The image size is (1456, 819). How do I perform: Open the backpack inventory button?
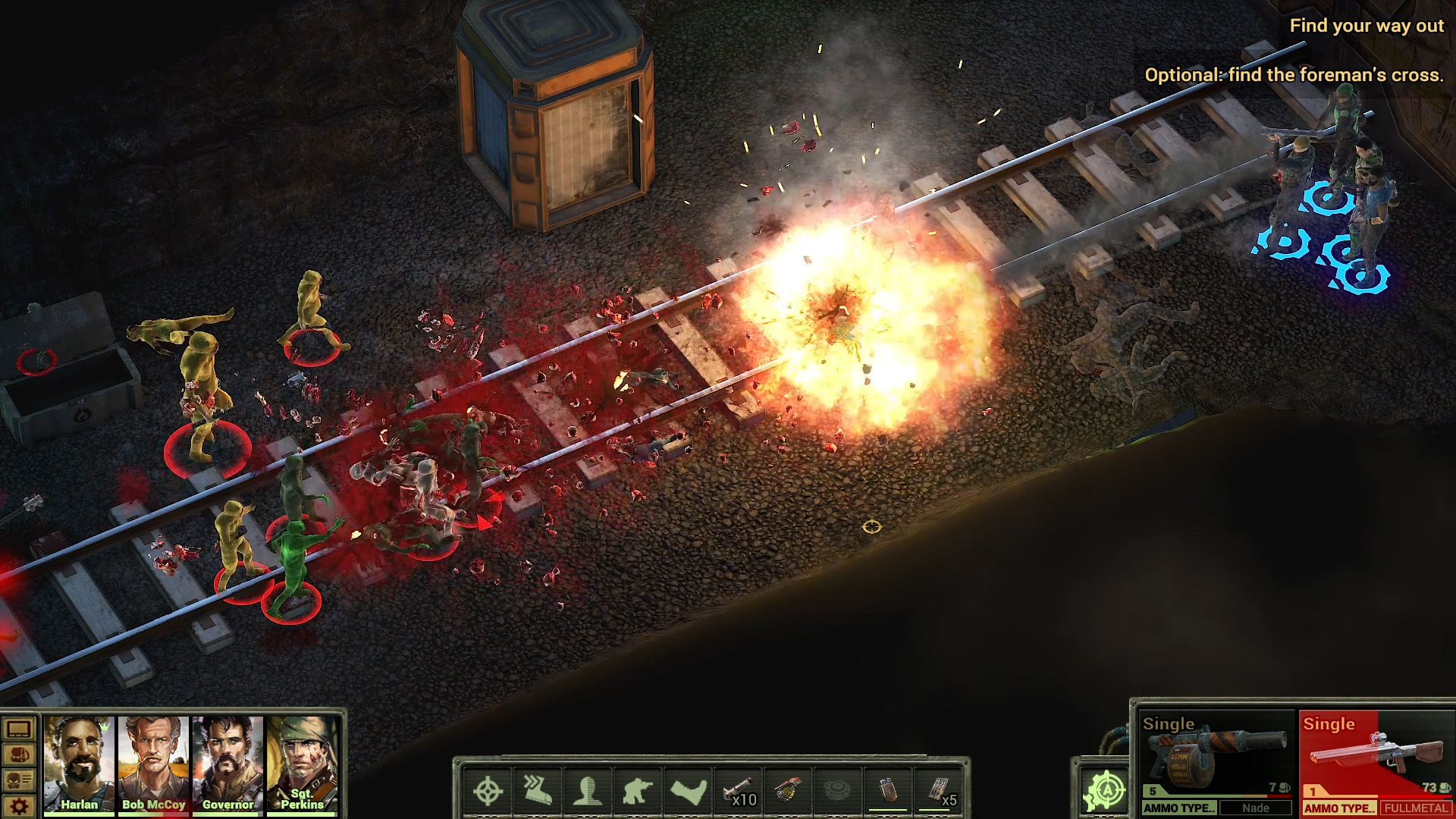tap(19, 755)
